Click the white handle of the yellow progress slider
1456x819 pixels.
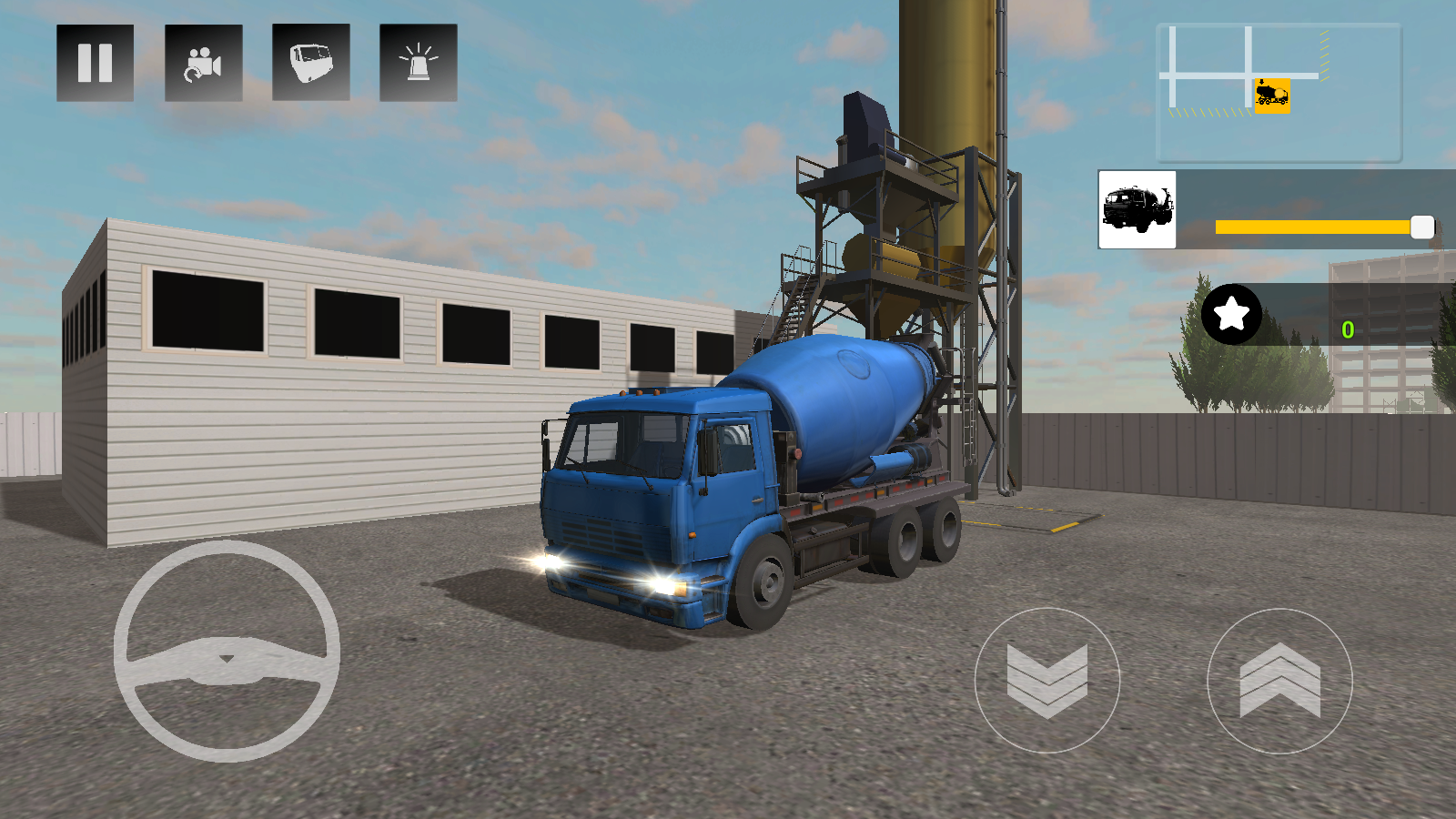[1421, 227]
